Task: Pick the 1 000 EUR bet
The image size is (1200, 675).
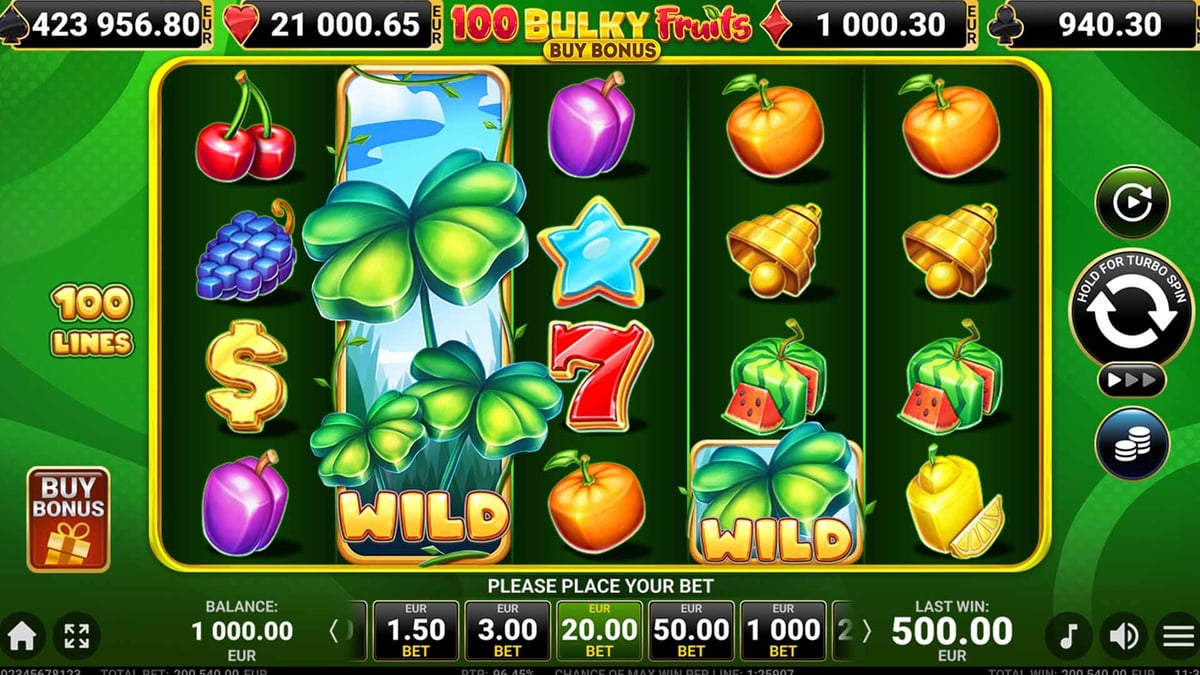Action: tap(783, 630)
